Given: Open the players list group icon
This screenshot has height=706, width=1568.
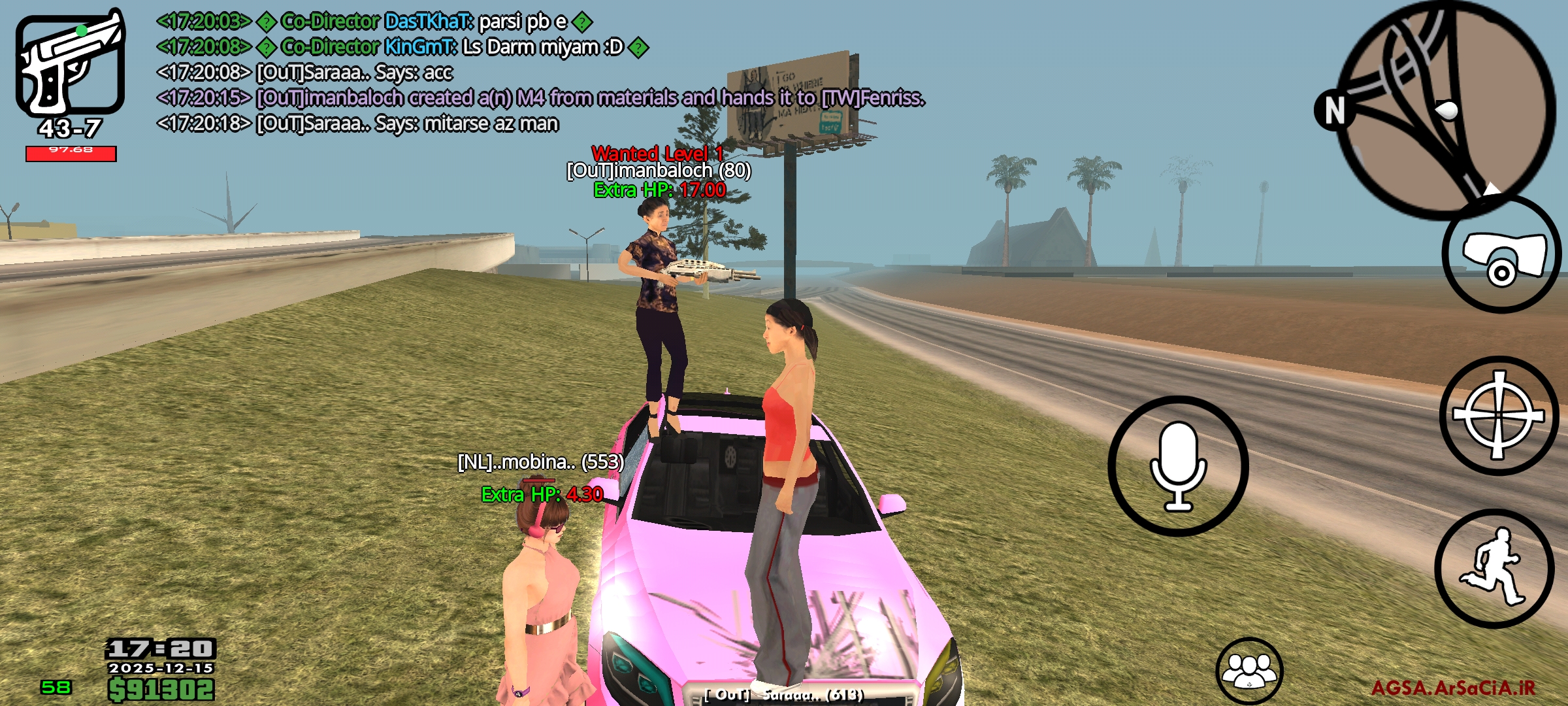Looking at the screenshot, I should [1249, 671].
